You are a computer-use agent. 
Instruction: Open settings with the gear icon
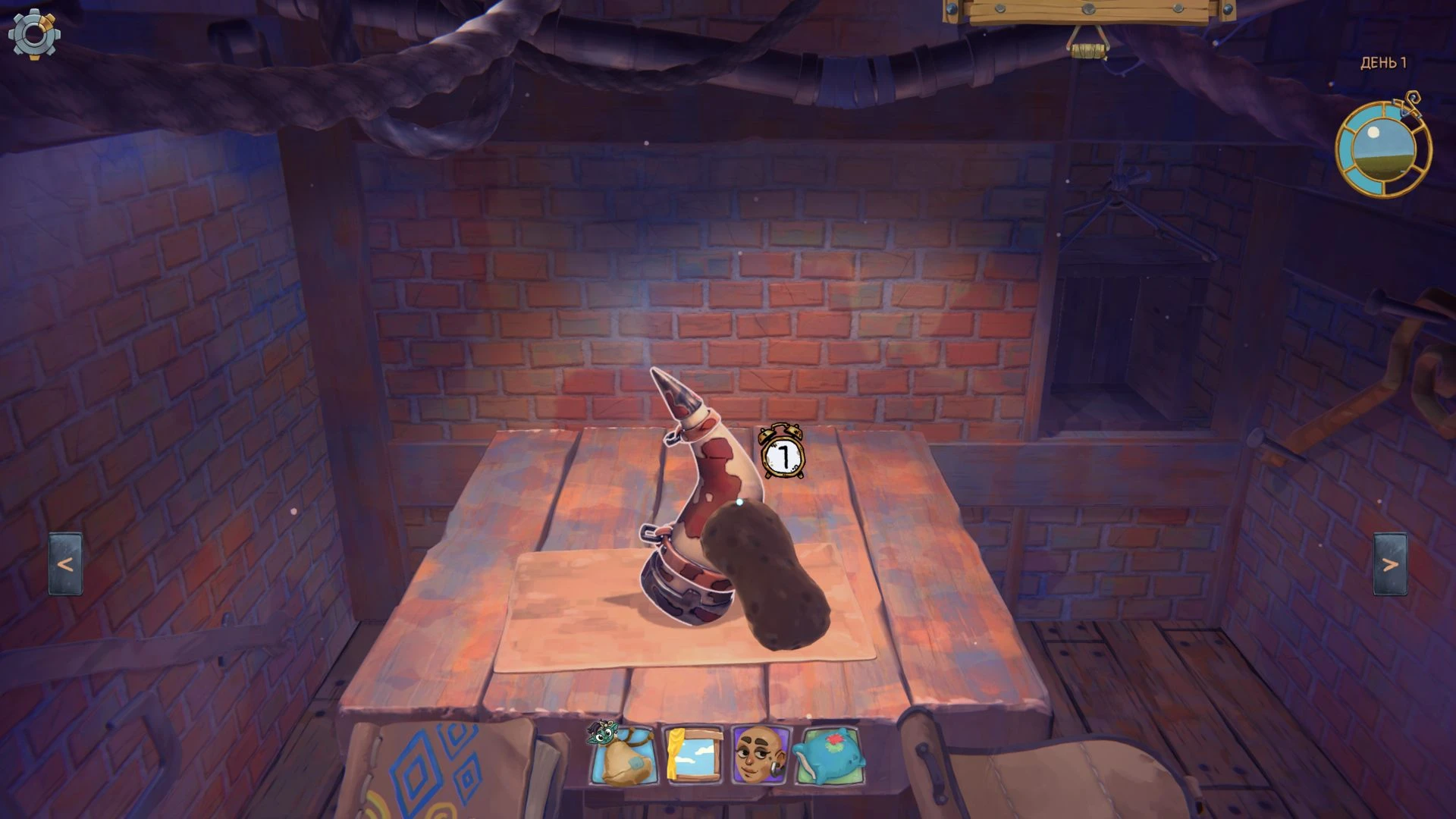coord(34,33)
